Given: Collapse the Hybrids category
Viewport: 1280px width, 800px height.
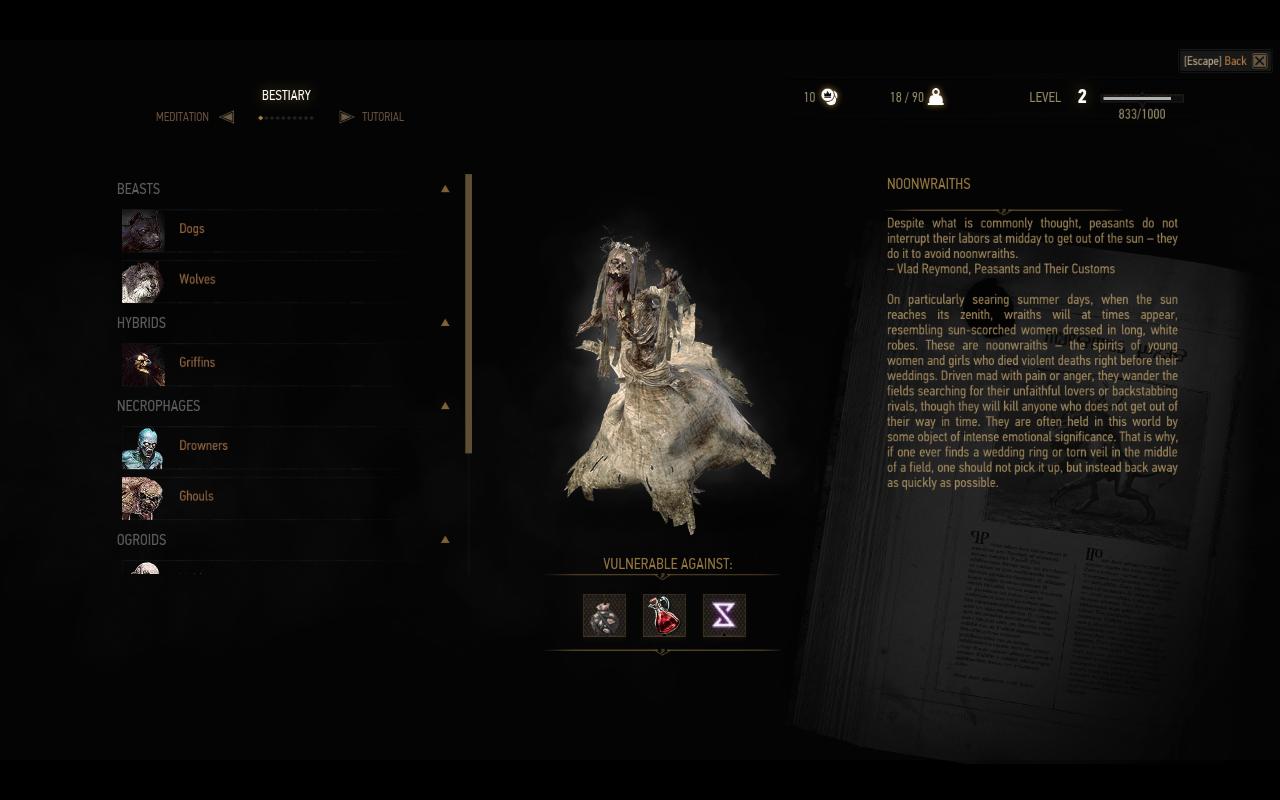Looking at the screenshot, I should coord(445,323).
